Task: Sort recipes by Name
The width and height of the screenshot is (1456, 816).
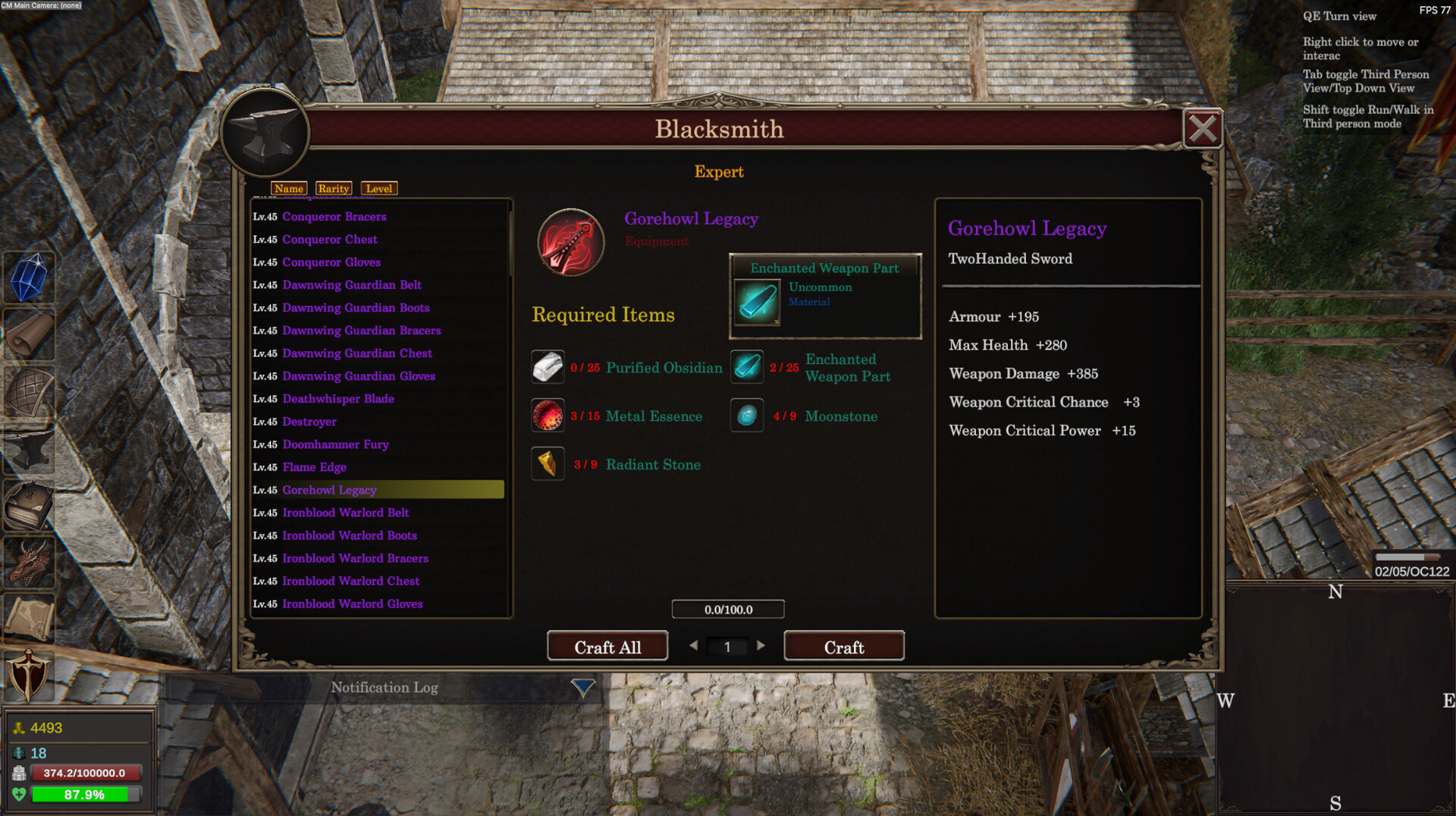Action: 288,188
